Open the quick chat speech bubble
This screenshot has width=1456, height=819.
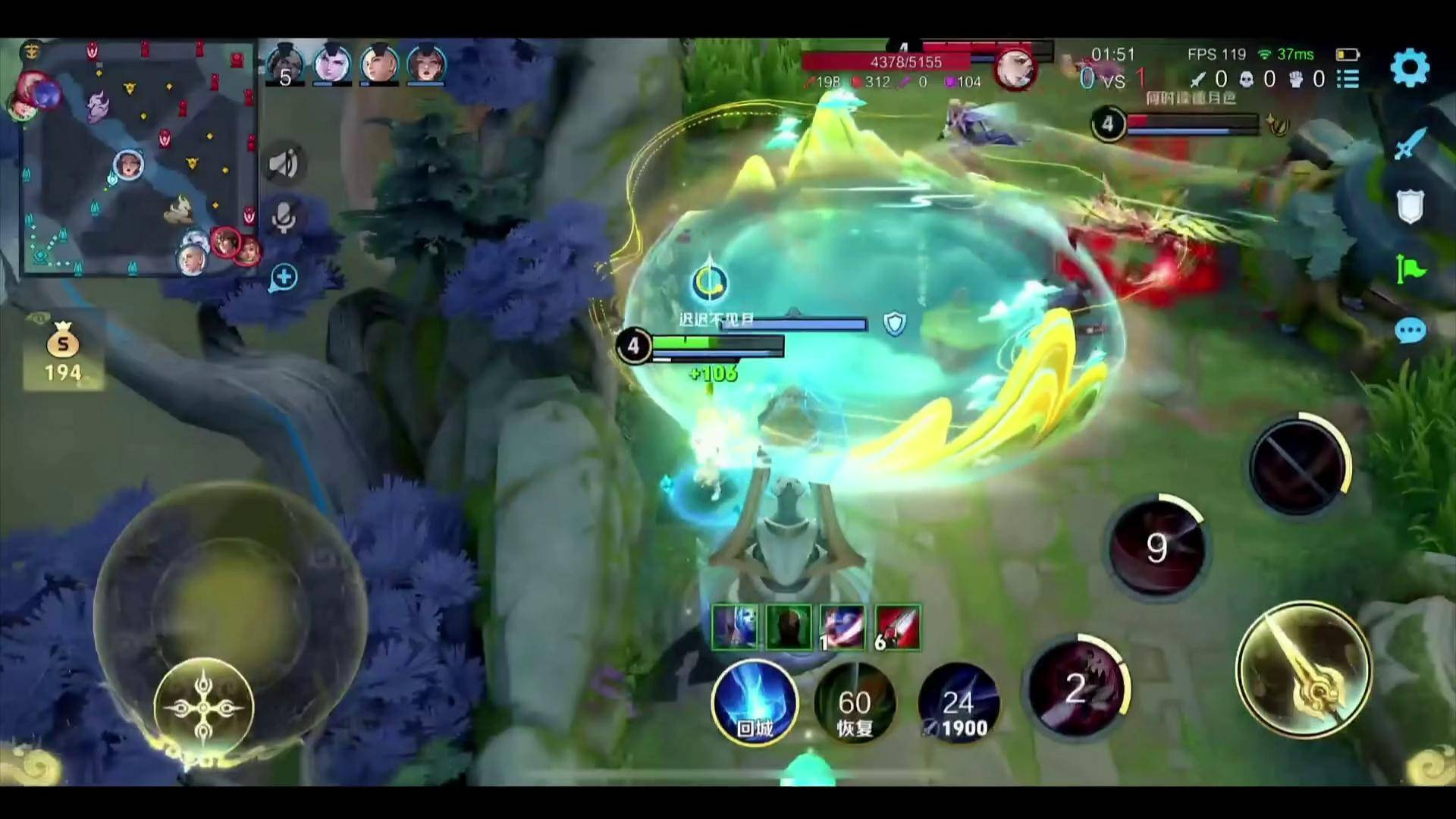click(1410, 331)
